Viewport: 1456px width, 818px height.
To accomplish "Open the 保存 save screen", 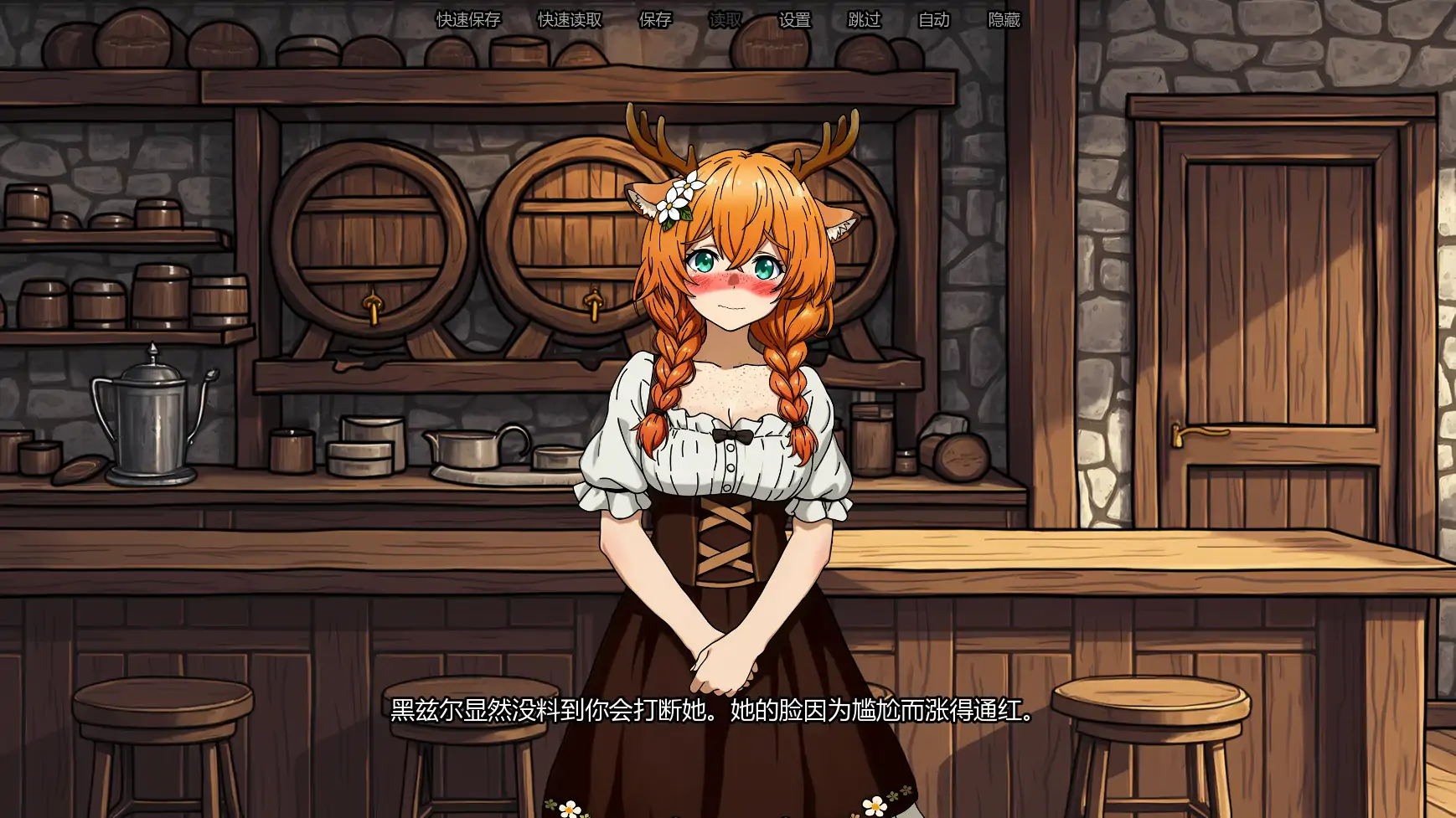I will (x=654, y=20).
